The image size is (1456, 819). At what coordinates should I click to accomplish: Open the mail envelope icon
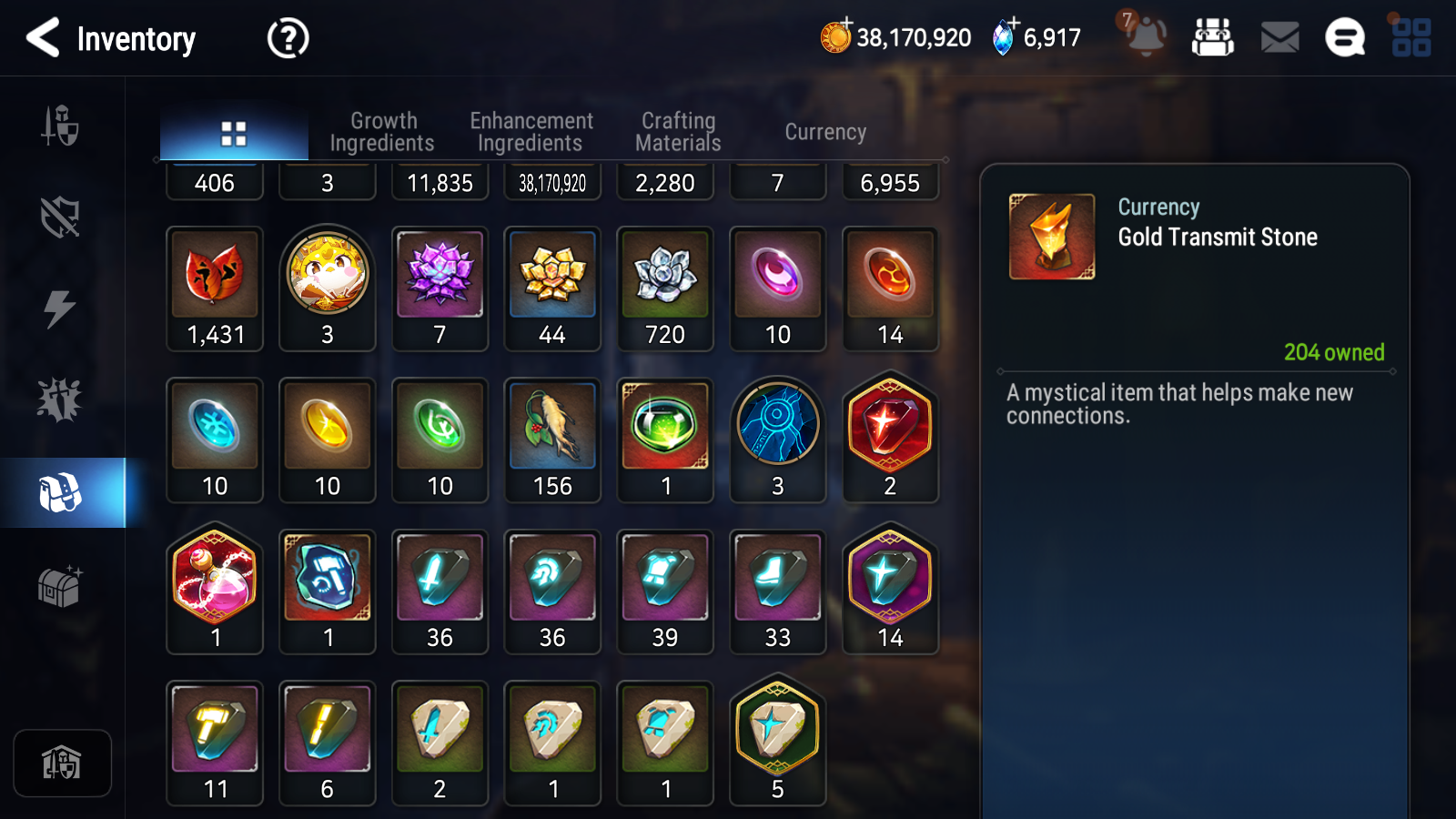(1279, 37)
